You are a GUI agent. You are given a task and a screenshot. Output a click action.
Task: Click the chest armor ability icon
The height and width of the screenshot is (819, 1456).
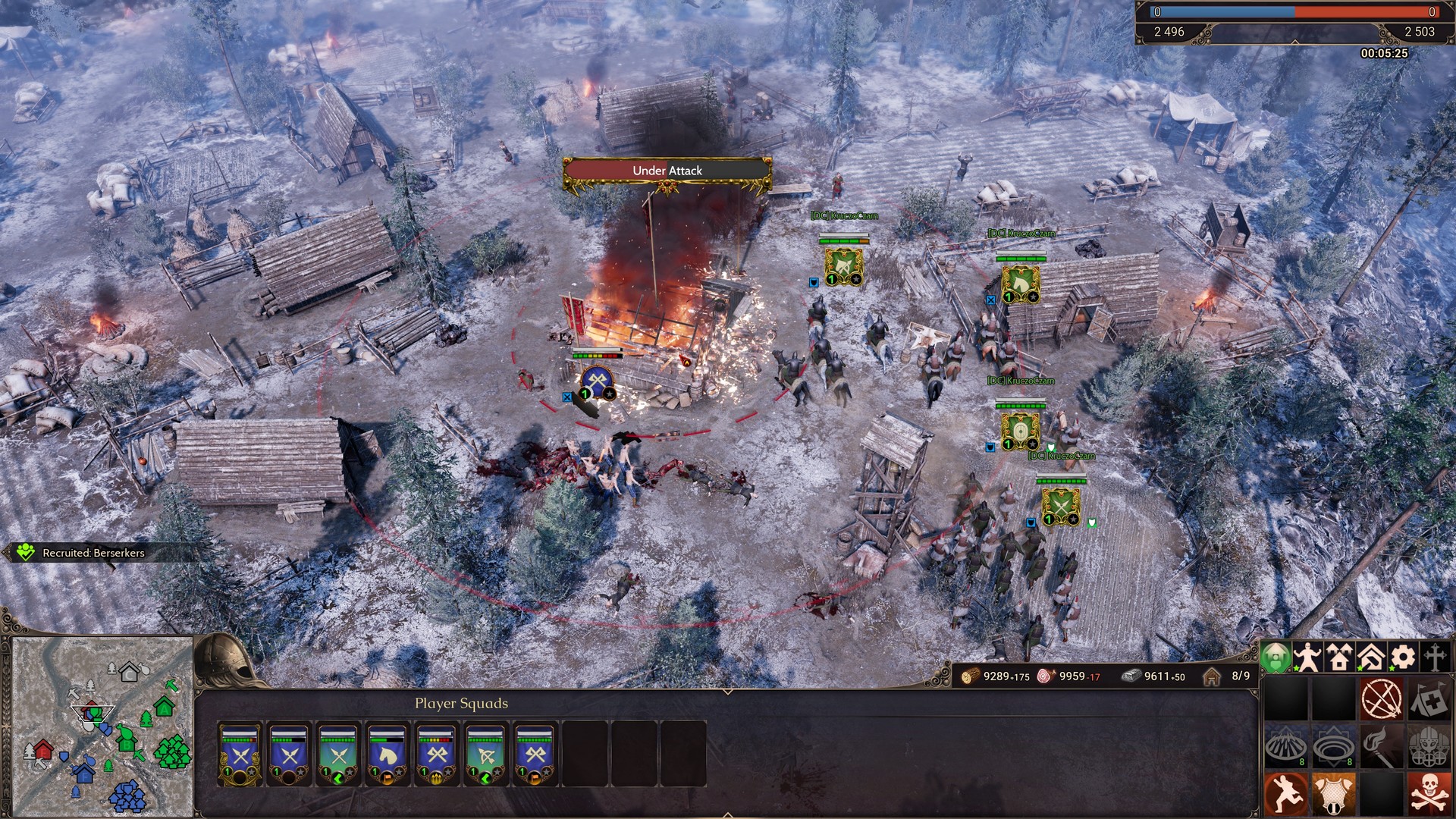coord(1334,794)
